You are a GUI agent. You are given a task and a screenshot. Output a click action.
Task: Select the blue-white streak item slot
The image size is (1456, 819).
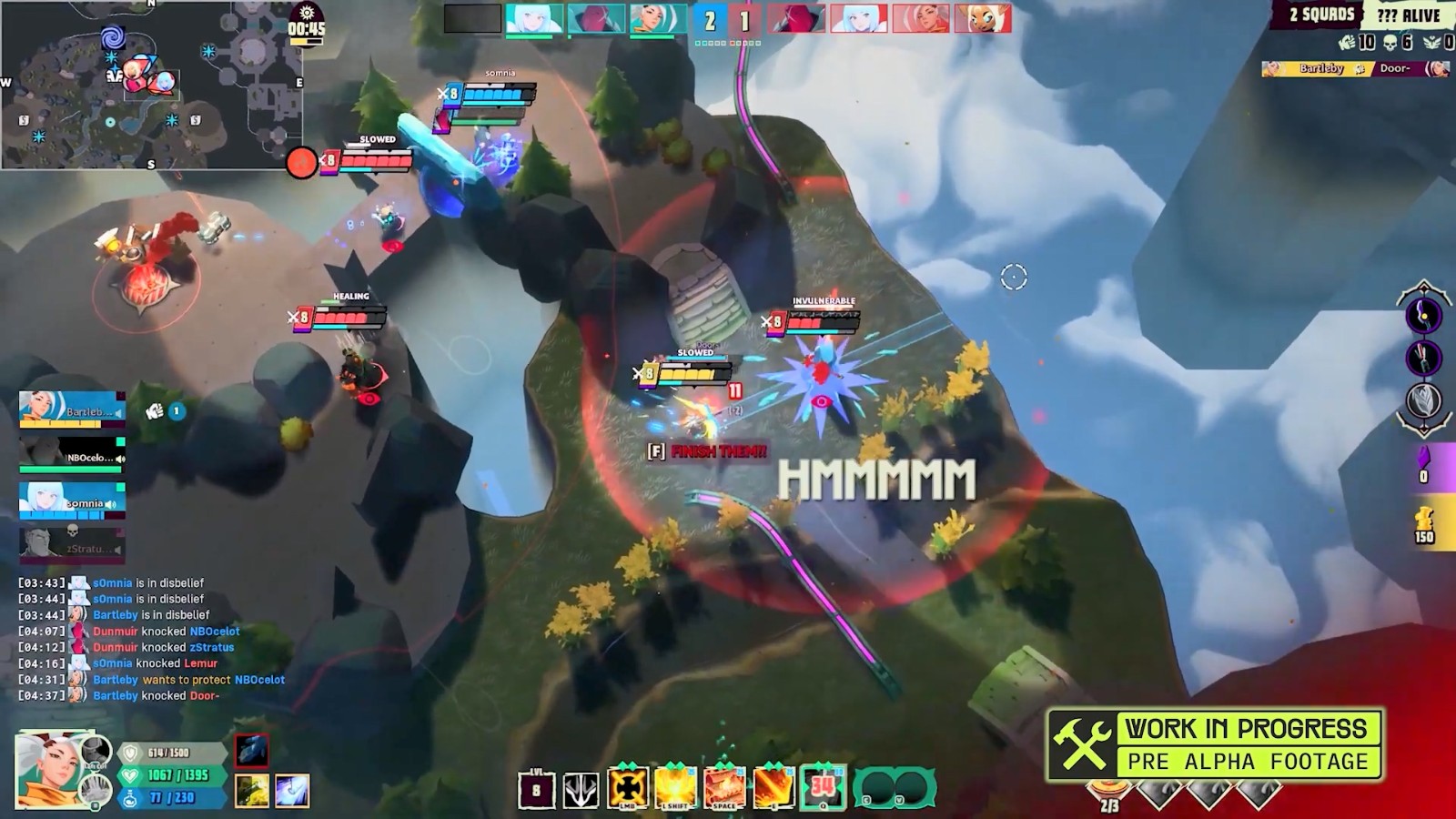point(292,791)
